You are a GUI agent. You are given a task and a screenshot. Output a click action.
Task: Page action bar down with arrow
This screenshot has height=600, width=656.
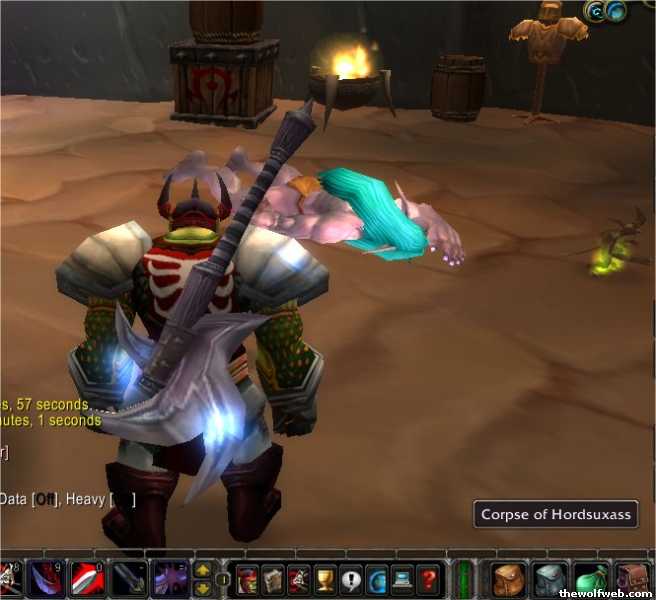pyautogui.click(x=202, y=587)
